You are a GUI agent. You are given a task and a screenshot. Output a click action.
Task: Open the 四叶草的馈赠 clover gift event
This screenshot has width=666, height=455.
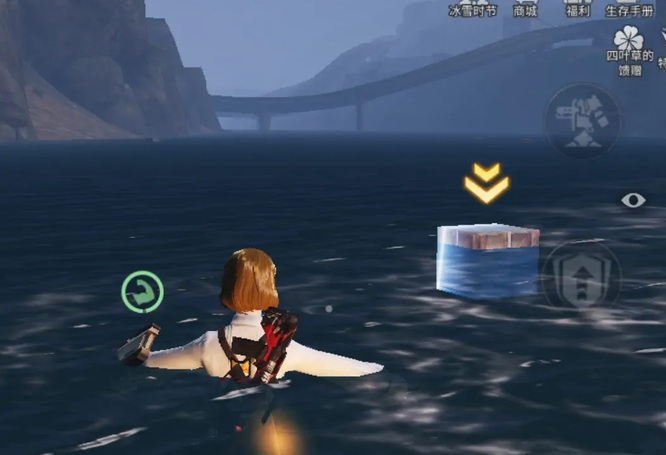pos(630,48)
